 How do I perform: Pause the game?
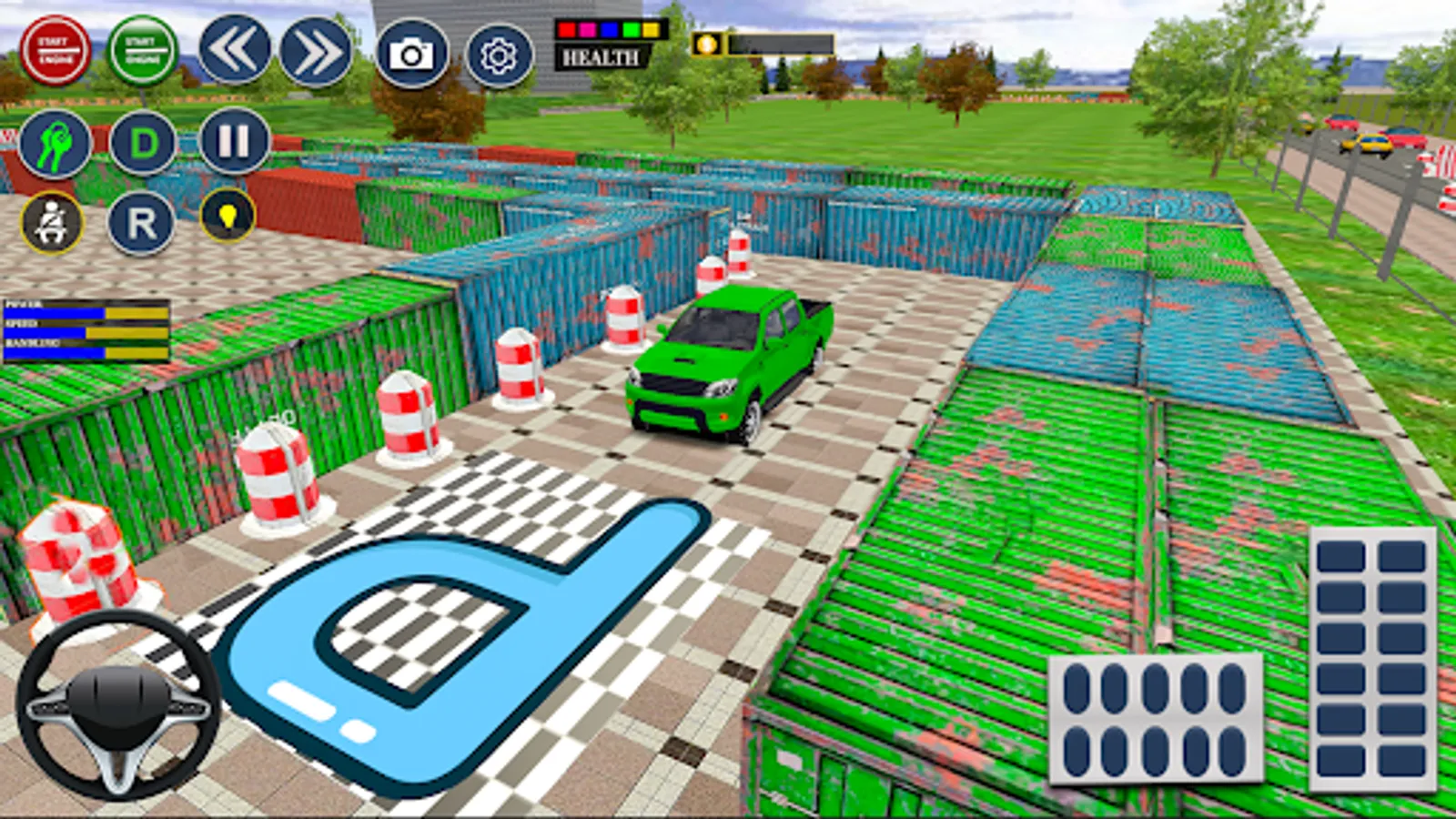click(x=234, y=141)
